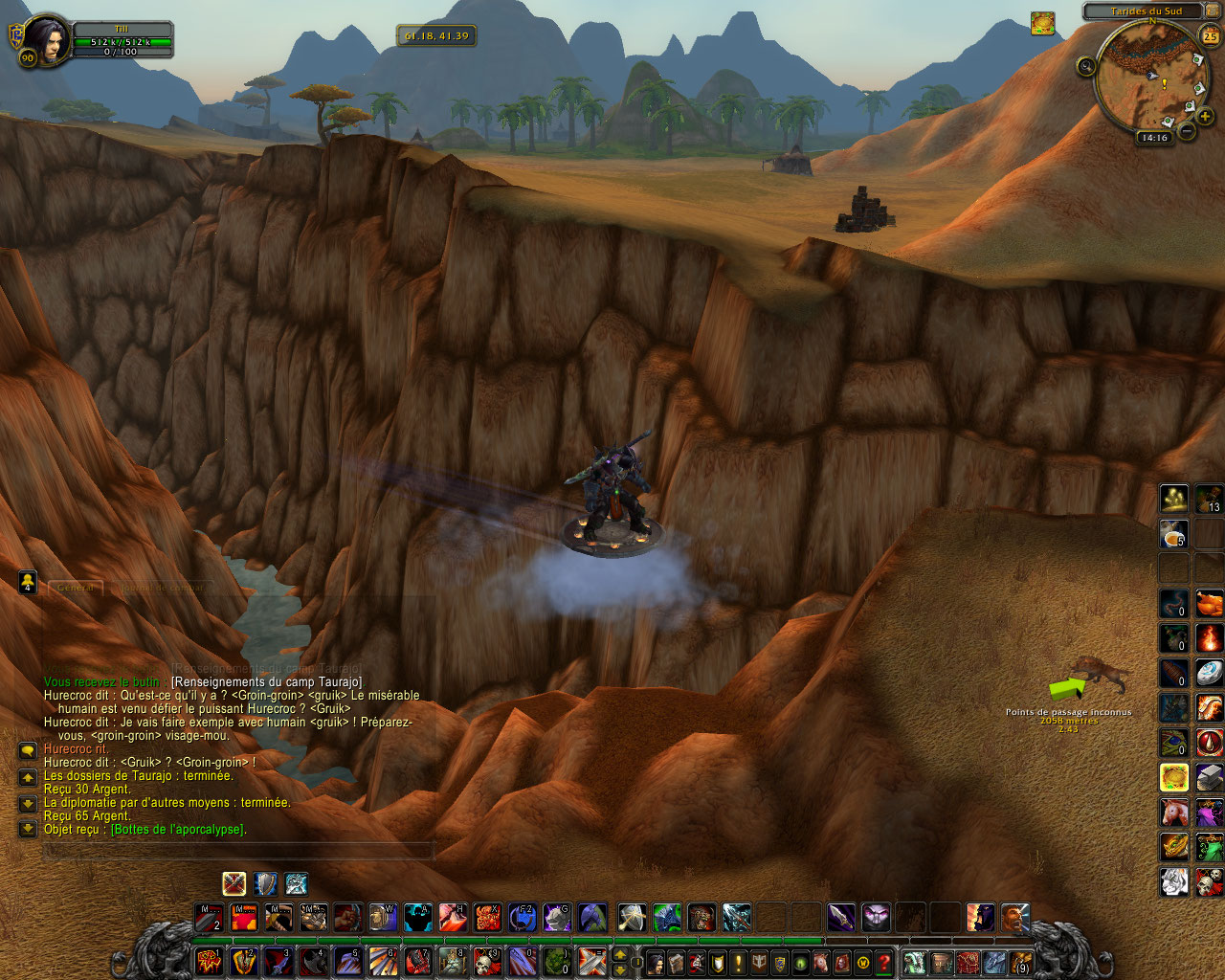Open the chat bubble button beside chat
The height and width of the screenshot is (980, 1225).
pyautogui.click(x=28, y=751)
